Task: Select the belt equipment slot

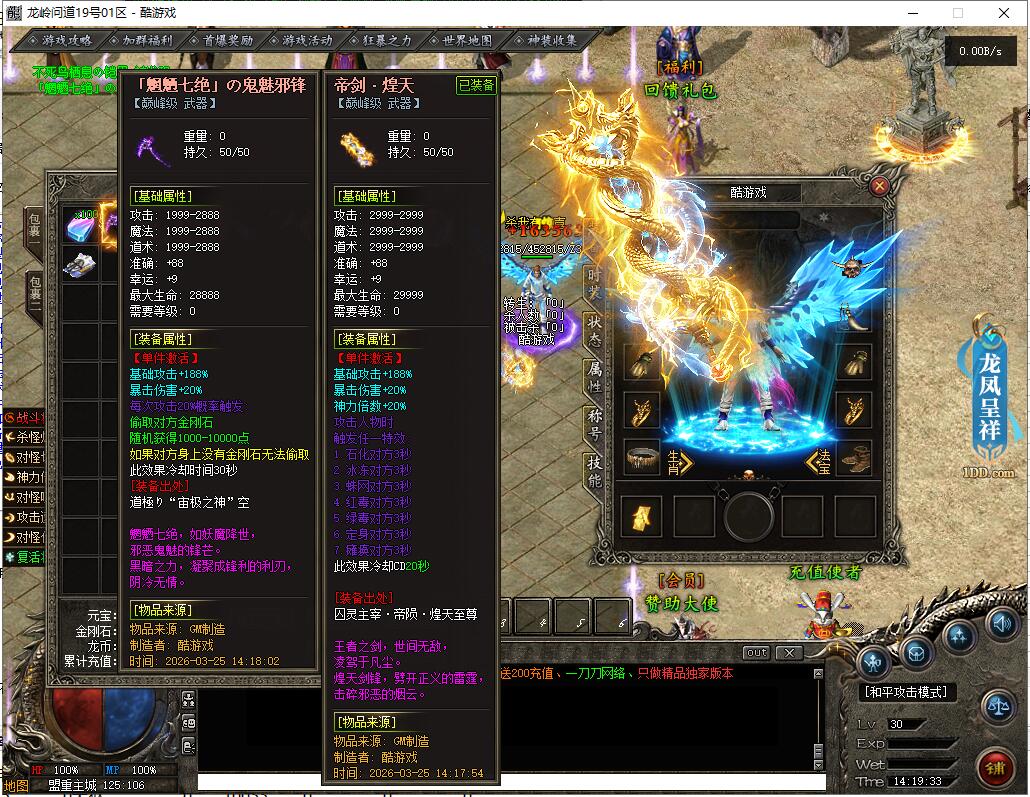Action: tap(644, 459)
